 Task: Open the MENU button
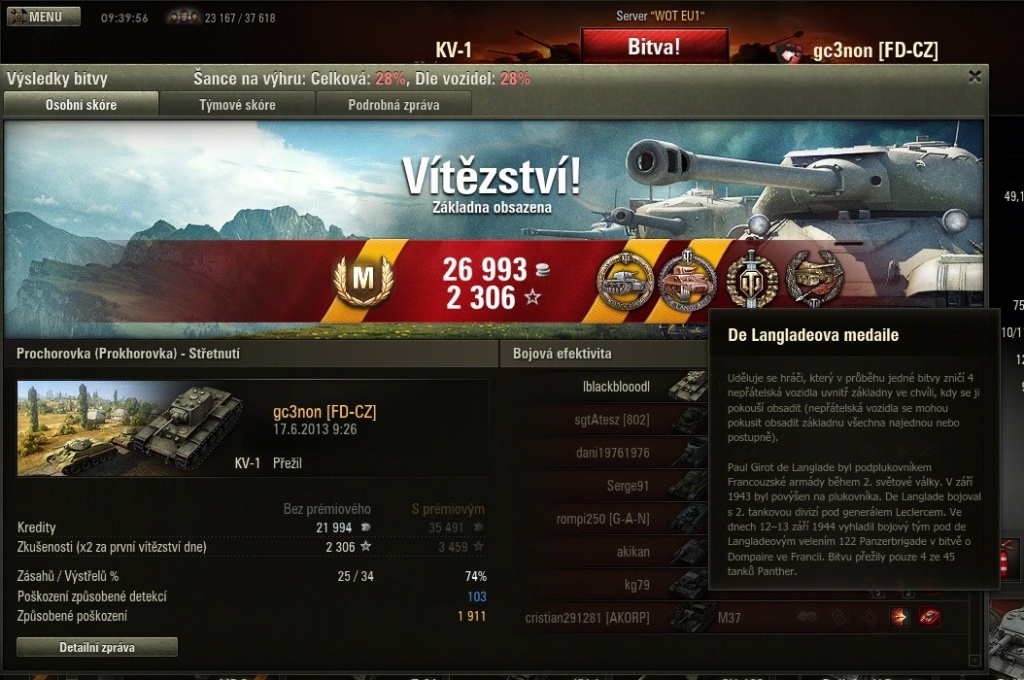(x=44, y=17)
